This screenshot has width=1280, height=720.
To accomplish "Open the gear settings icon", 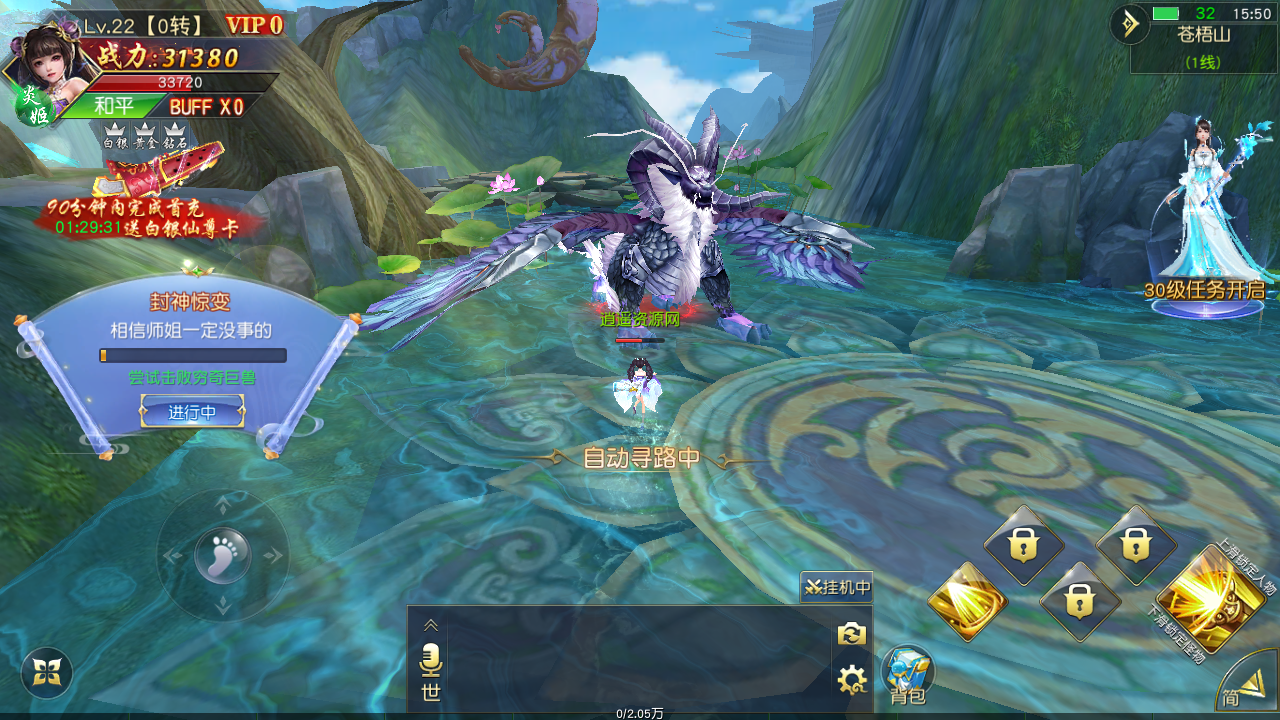I will point(851,680).
